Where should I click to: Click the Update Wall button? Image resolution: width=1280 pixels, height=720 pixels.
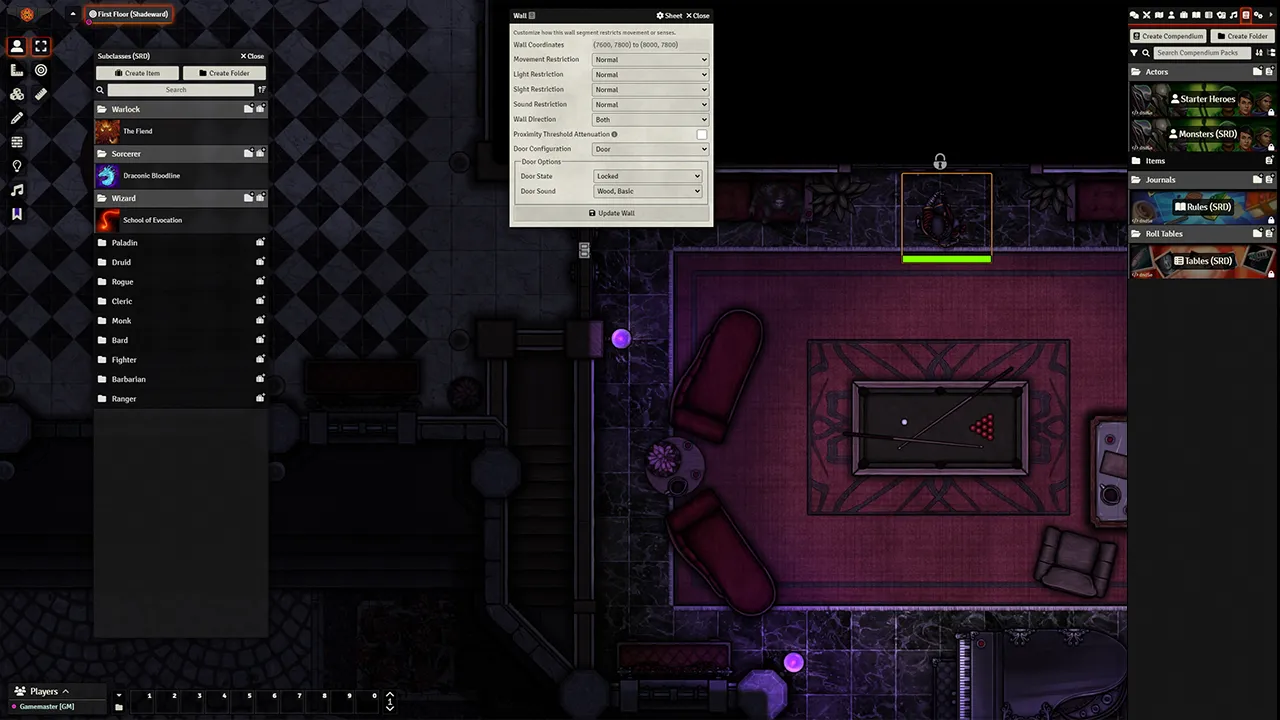tap(611, 213)
